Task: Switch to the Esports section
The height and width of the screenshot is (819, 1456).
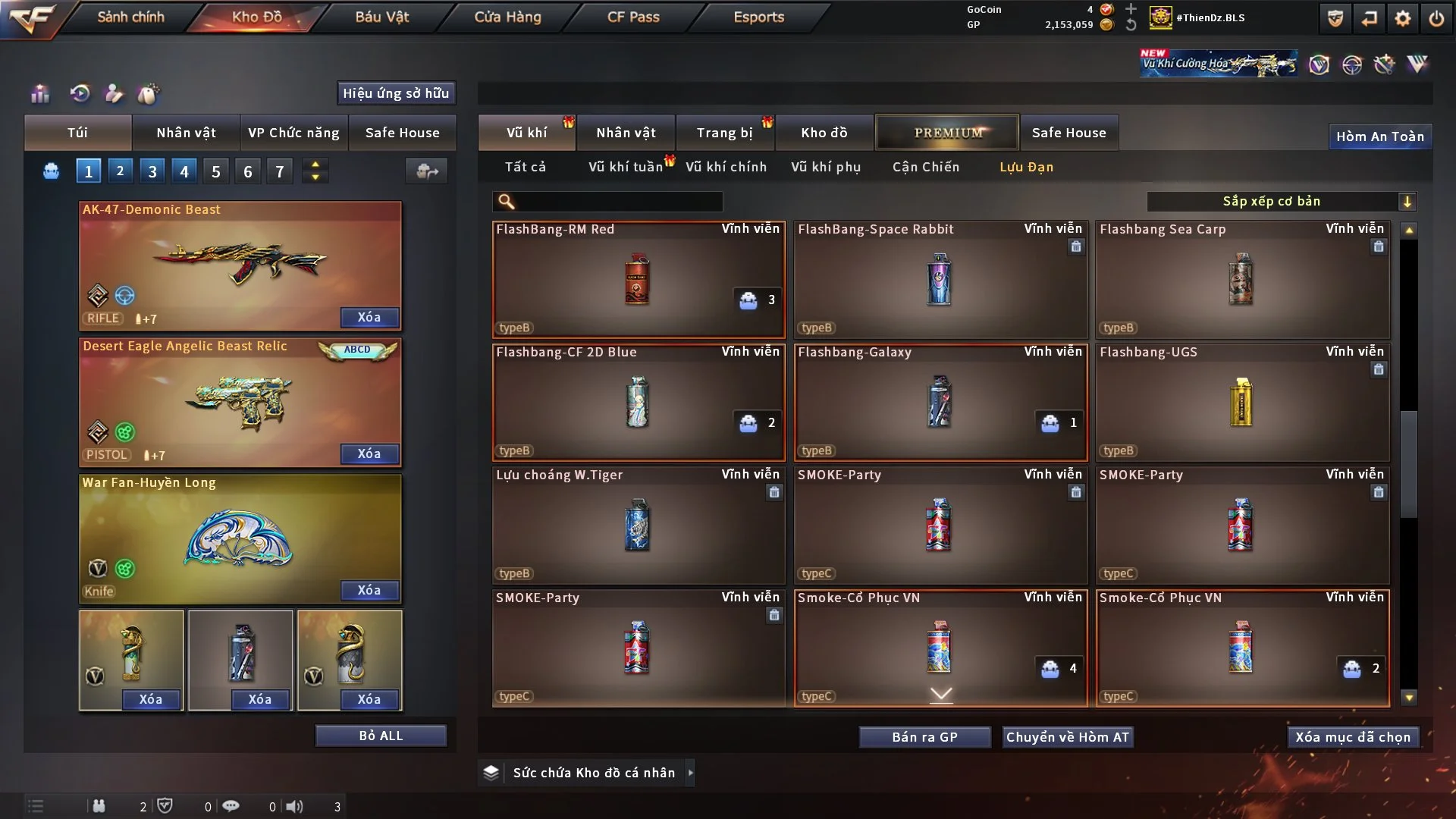Action: point(758,17)
